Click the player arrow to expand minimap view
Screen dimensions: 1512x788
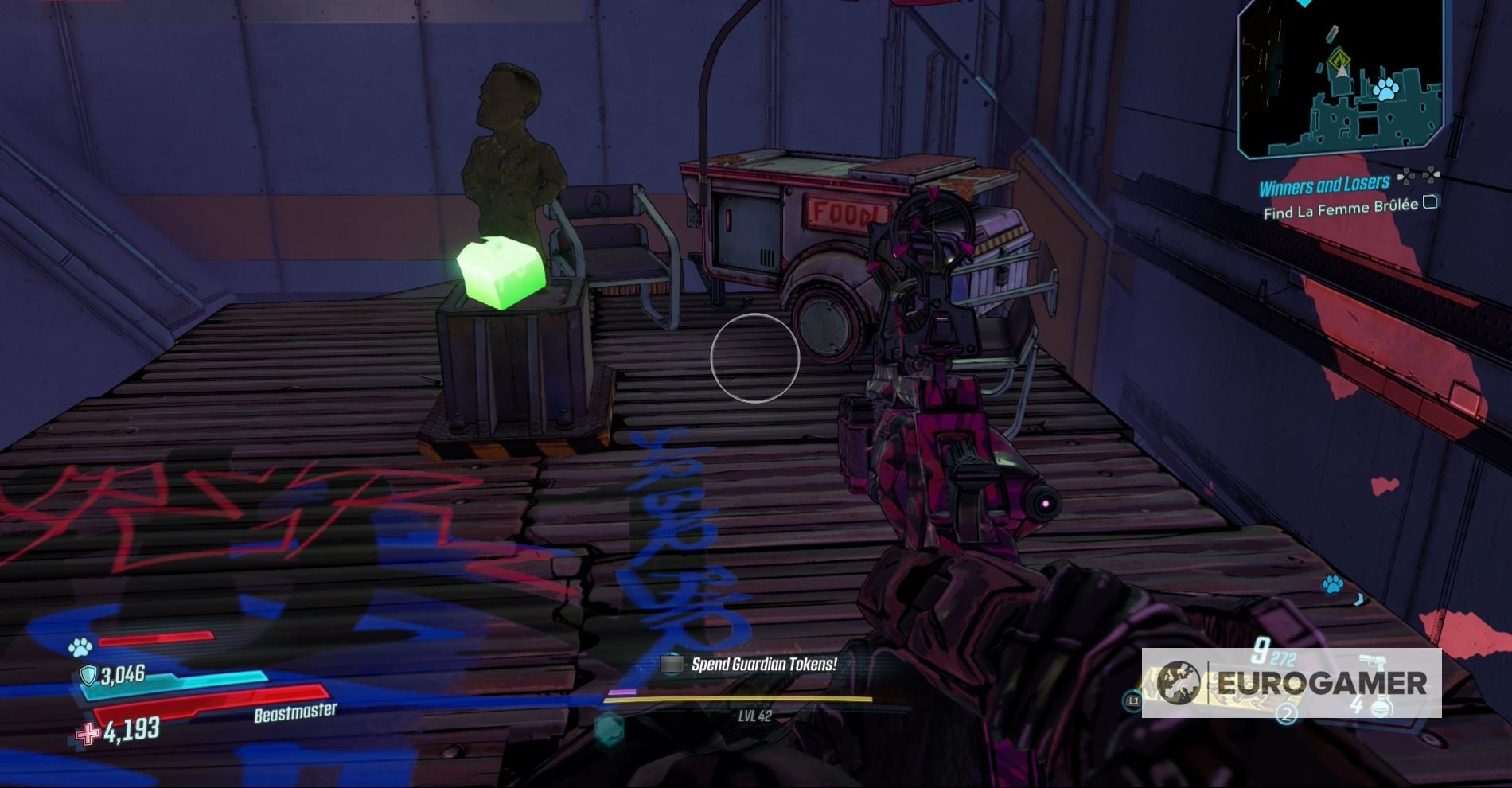(x=1340, y=72)
